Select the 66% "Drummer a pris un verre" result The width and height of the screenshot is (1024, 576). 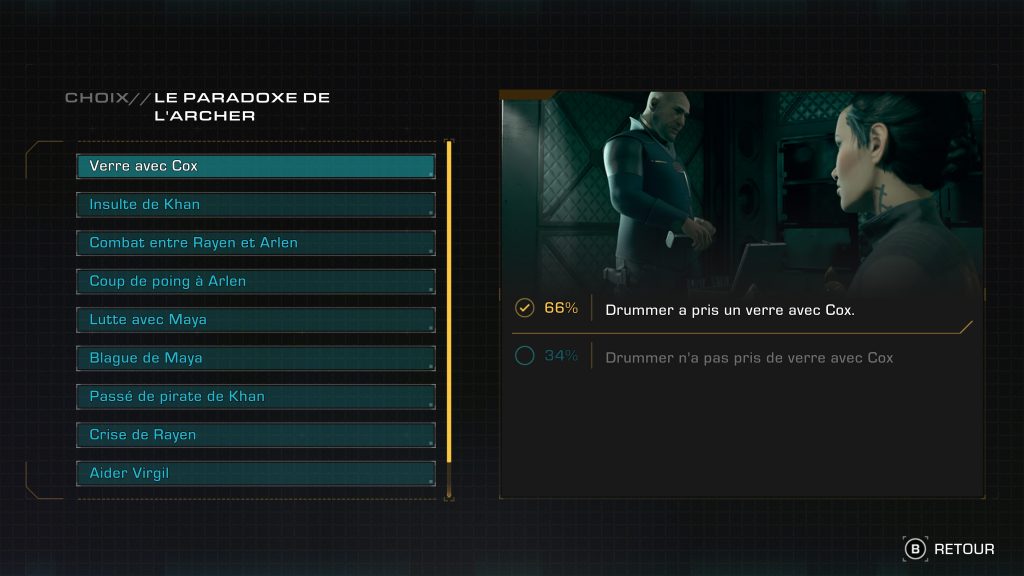click(x=730, y=309)
